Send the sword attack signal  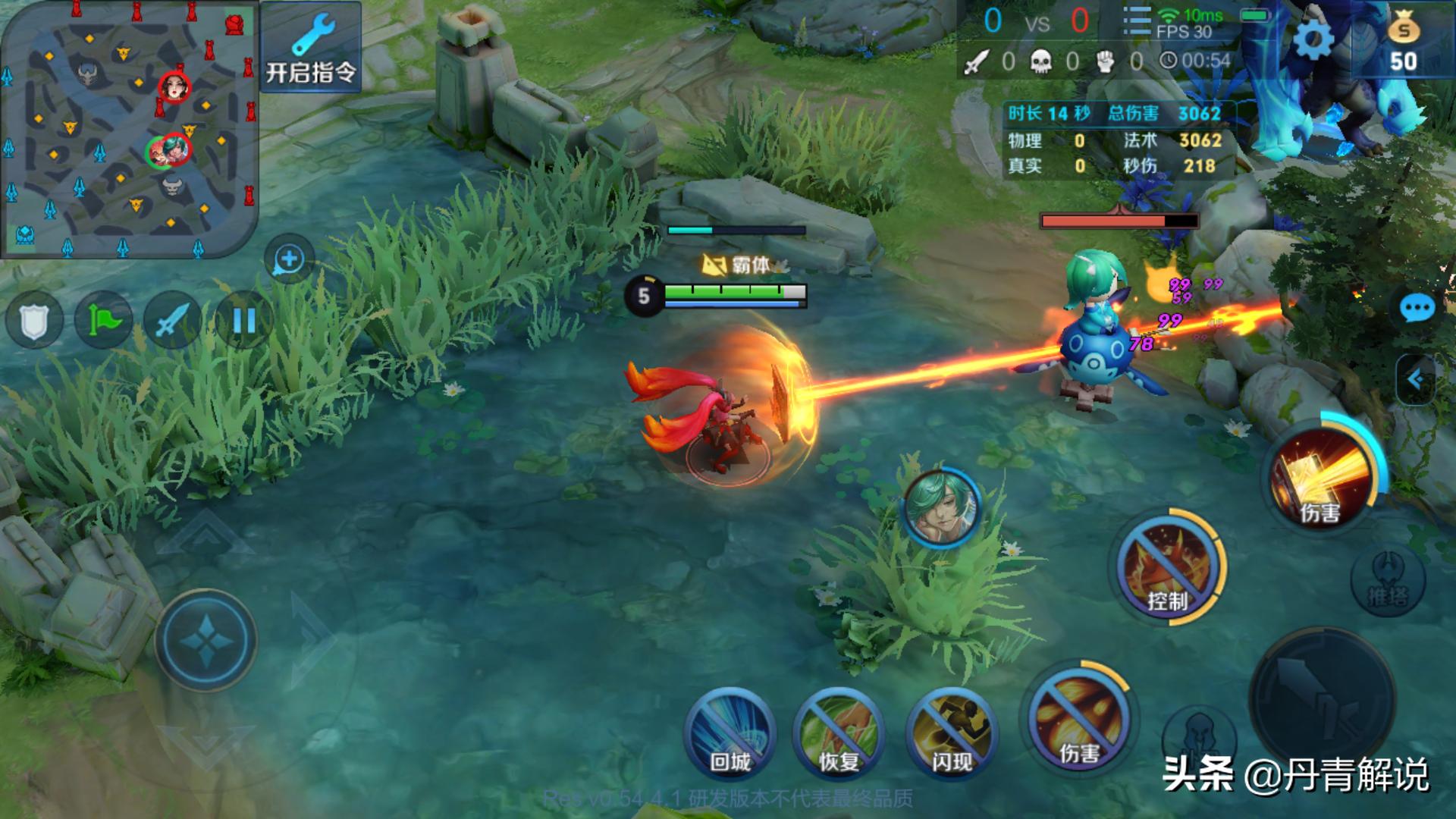coord(172,321)
